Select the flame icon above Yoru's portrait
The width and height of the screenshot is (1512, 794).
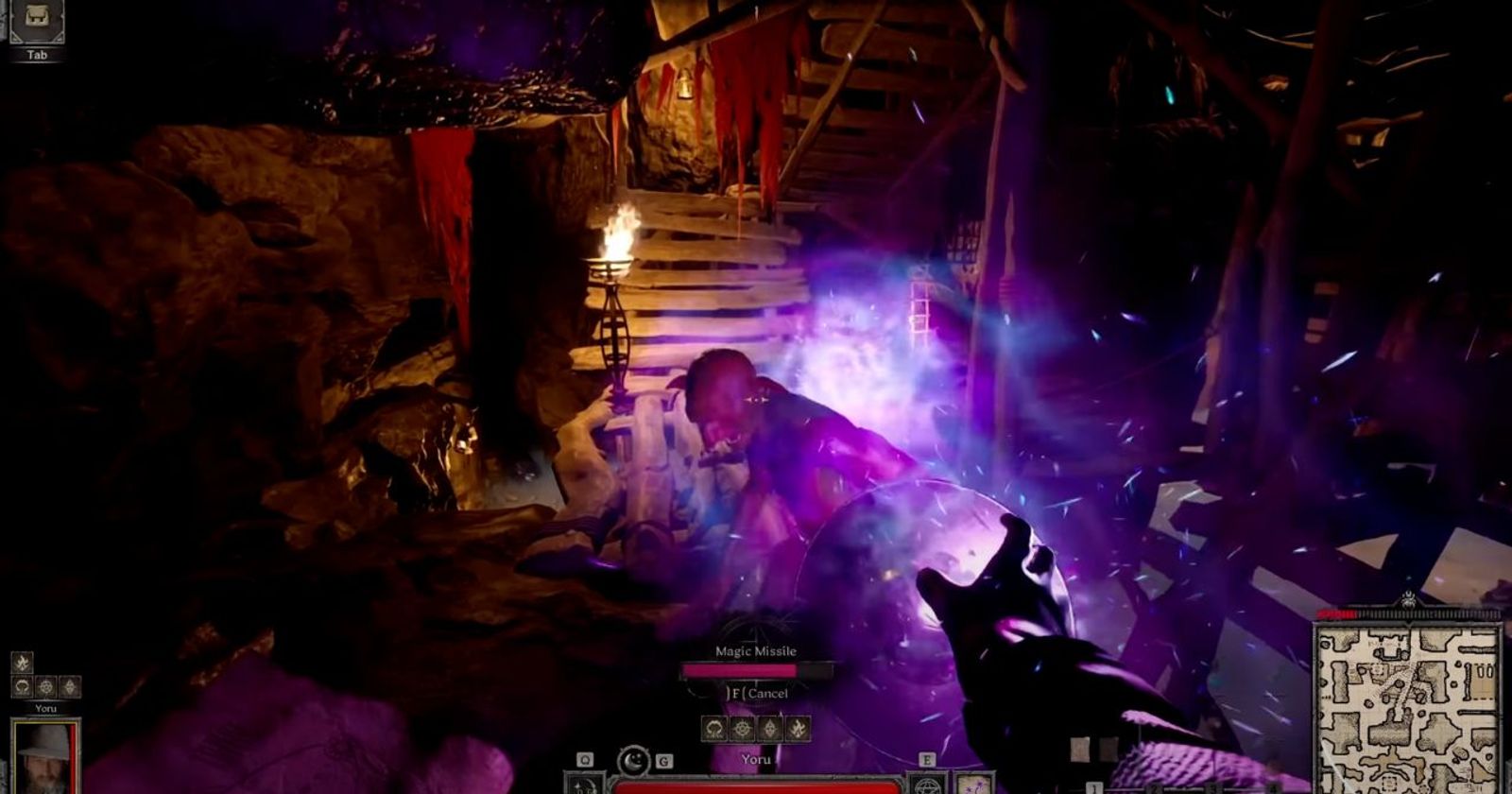(x=22, y=663)
